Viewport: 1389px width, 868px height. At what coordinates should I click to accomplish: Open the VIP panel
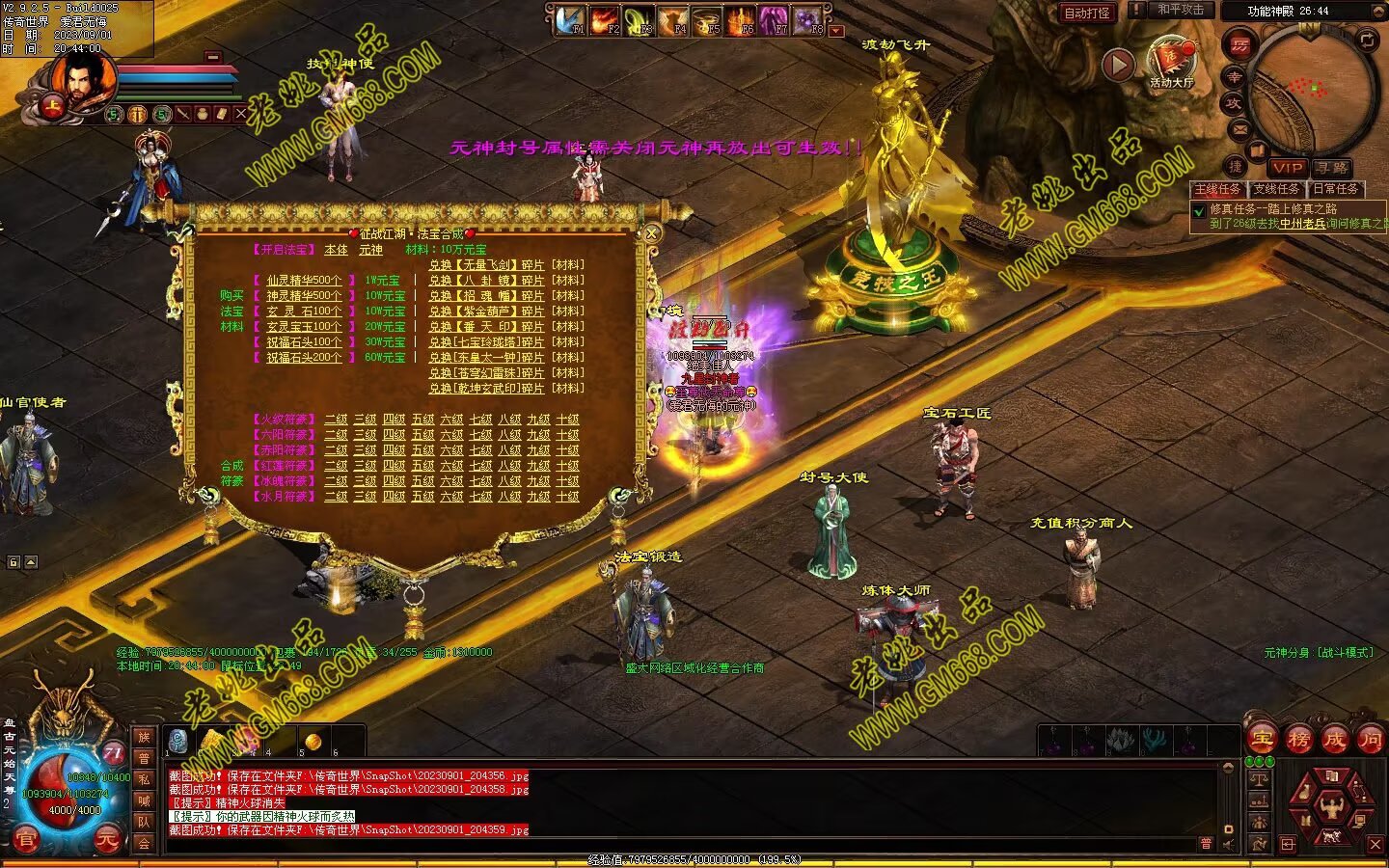(x=1287, y=168)
